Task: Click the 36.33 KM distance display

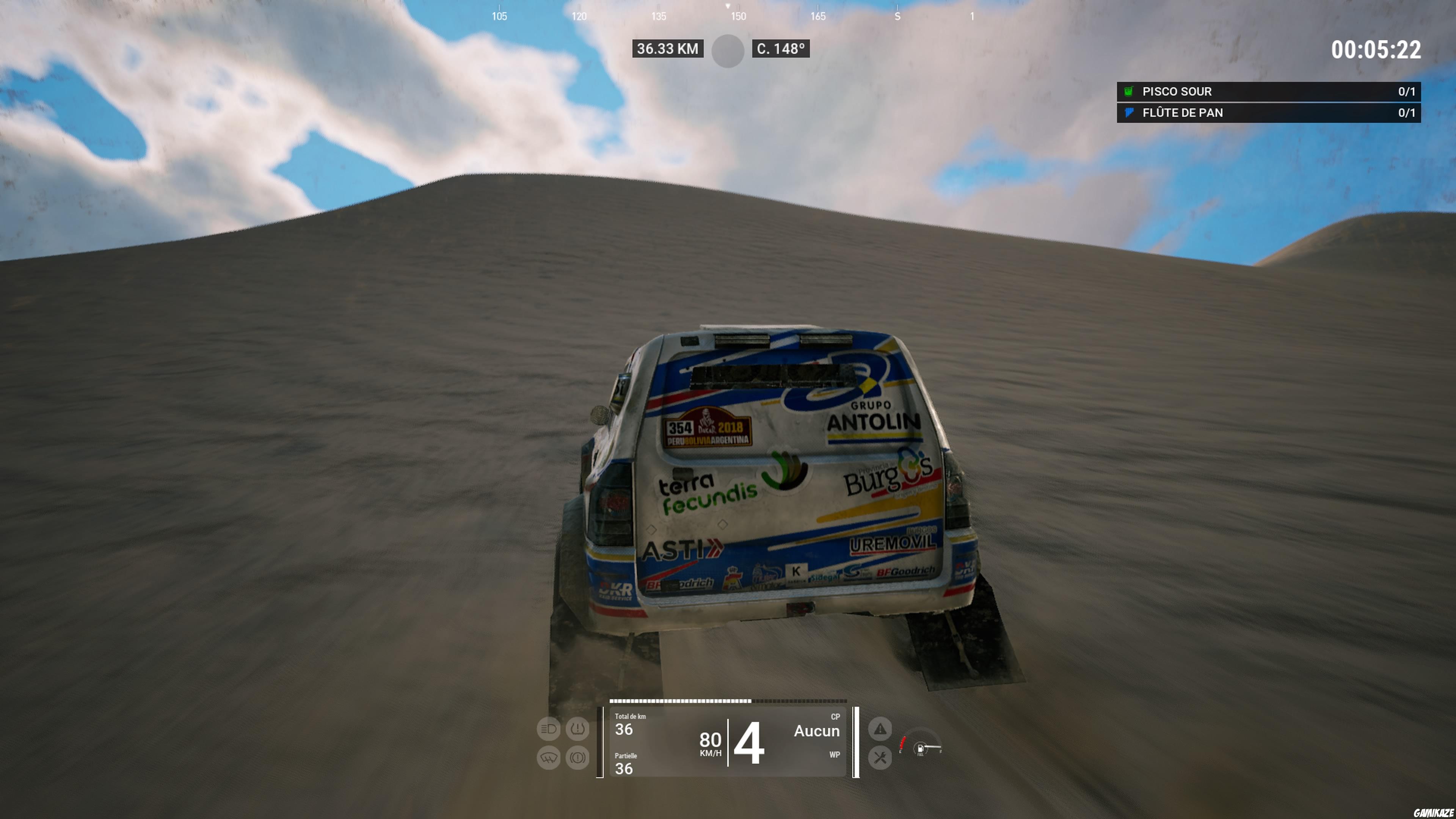Action: [x=667, y=49]
